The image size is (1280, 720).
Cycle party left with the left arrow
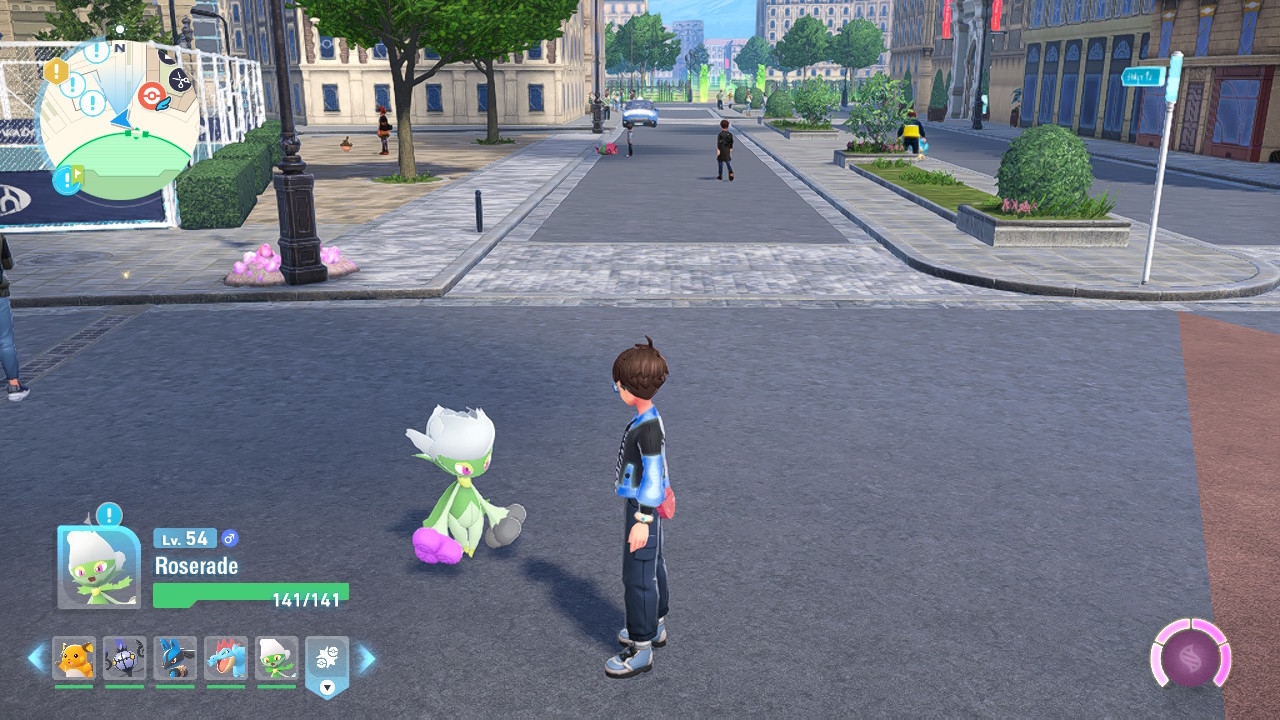point(36,658)
